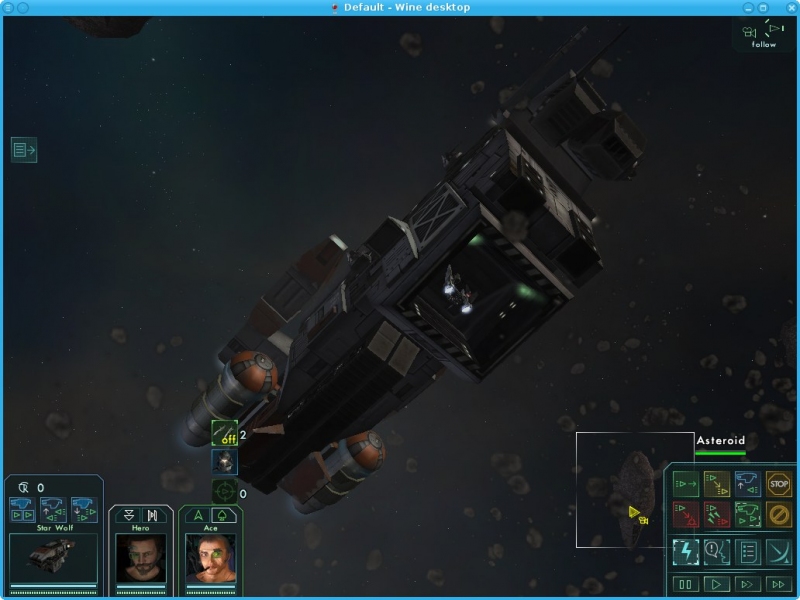
Task: Toggle the camera follow mode
Action: (x=764, y=35)
